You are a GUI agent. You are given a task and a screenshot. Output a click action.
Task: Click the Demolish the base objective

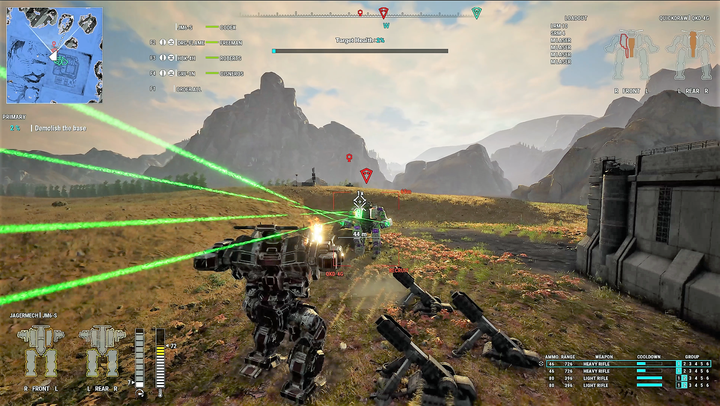62,129
